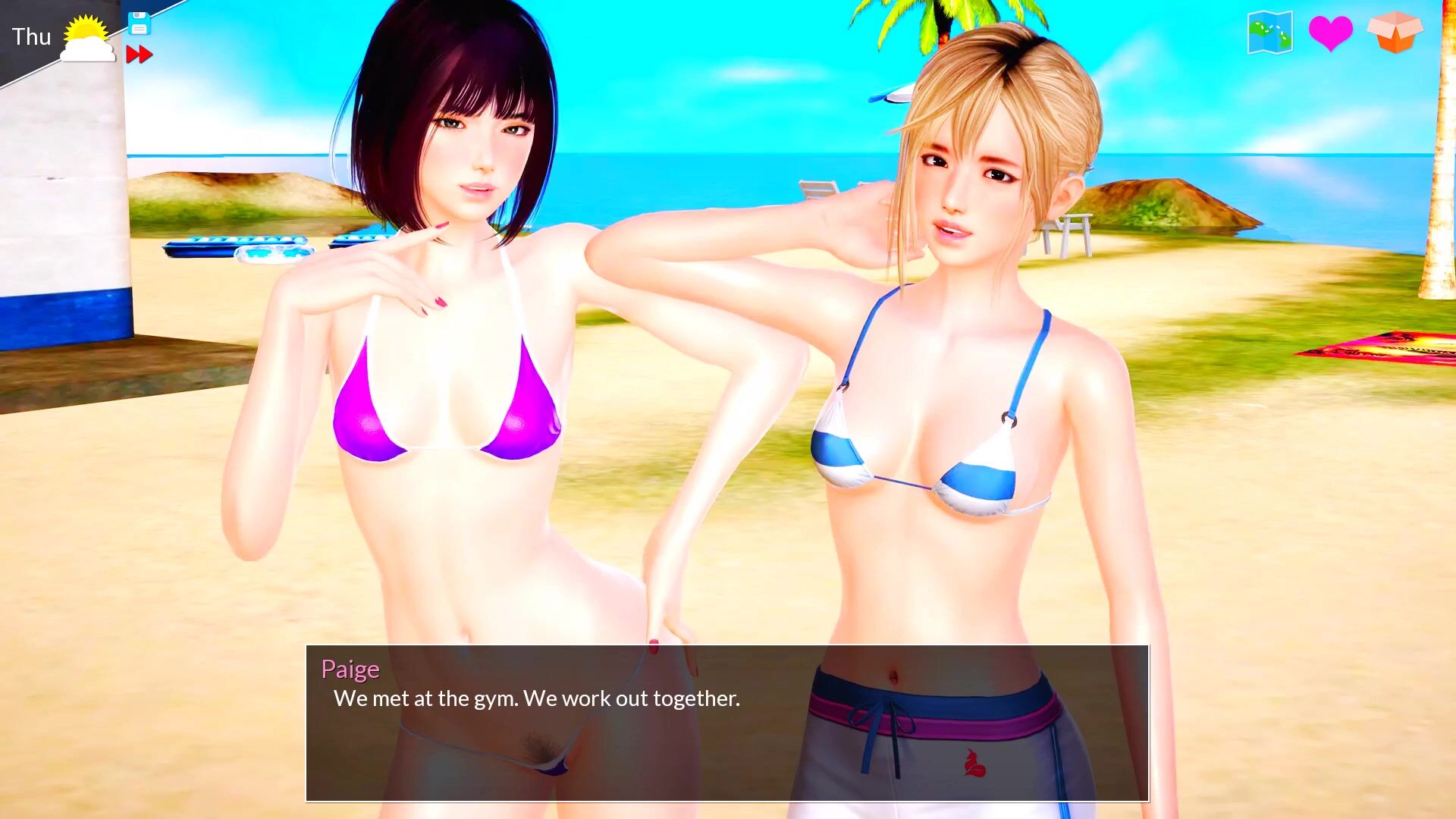Viewport: 1456px width, 819px height.
Task: Click the floppy disk save icon
Action: tap(139, 24)
